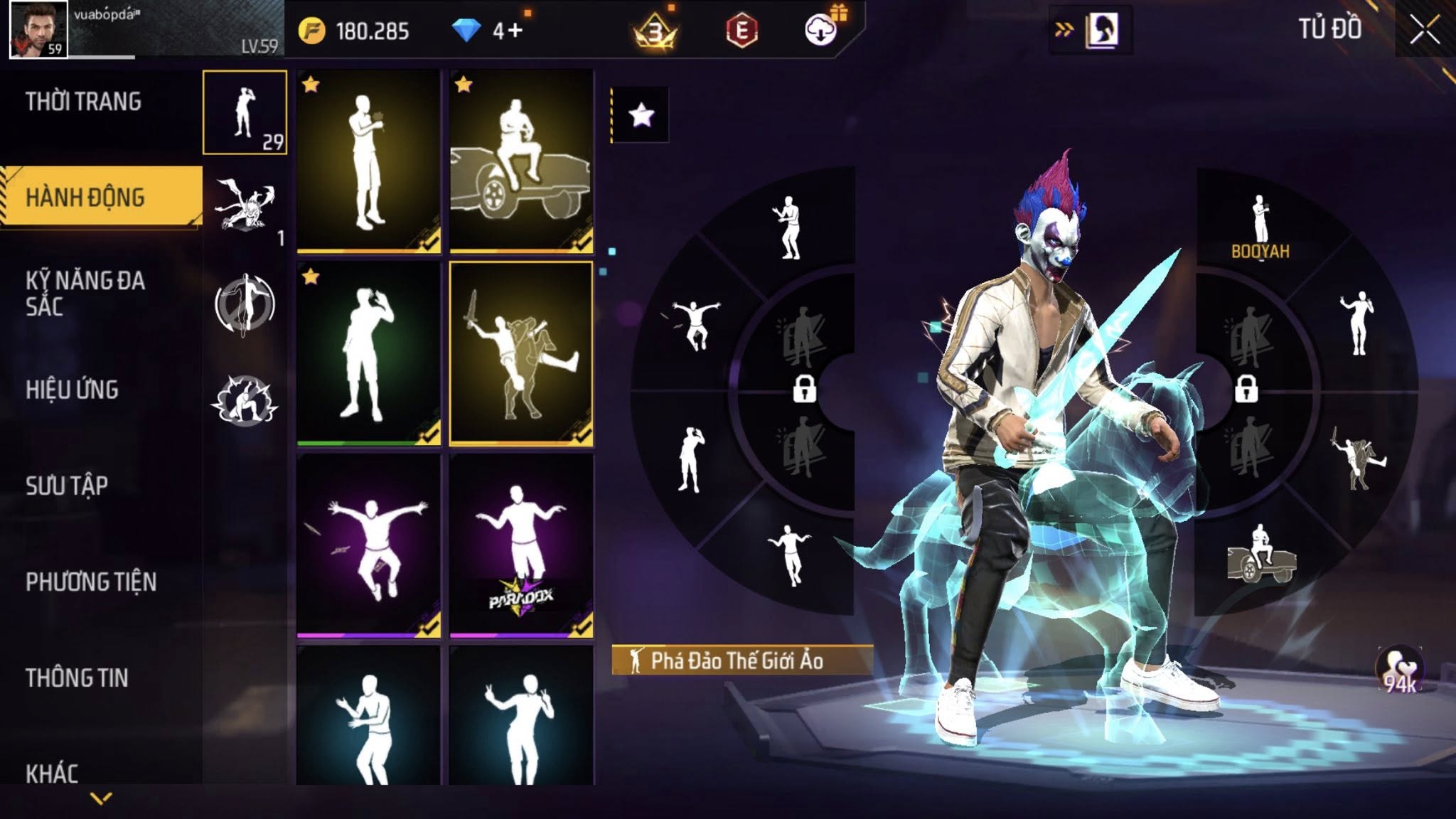Click the player avatar portrait
The height and width of the screenshot is (819, 1456).
tap(38, 29)
